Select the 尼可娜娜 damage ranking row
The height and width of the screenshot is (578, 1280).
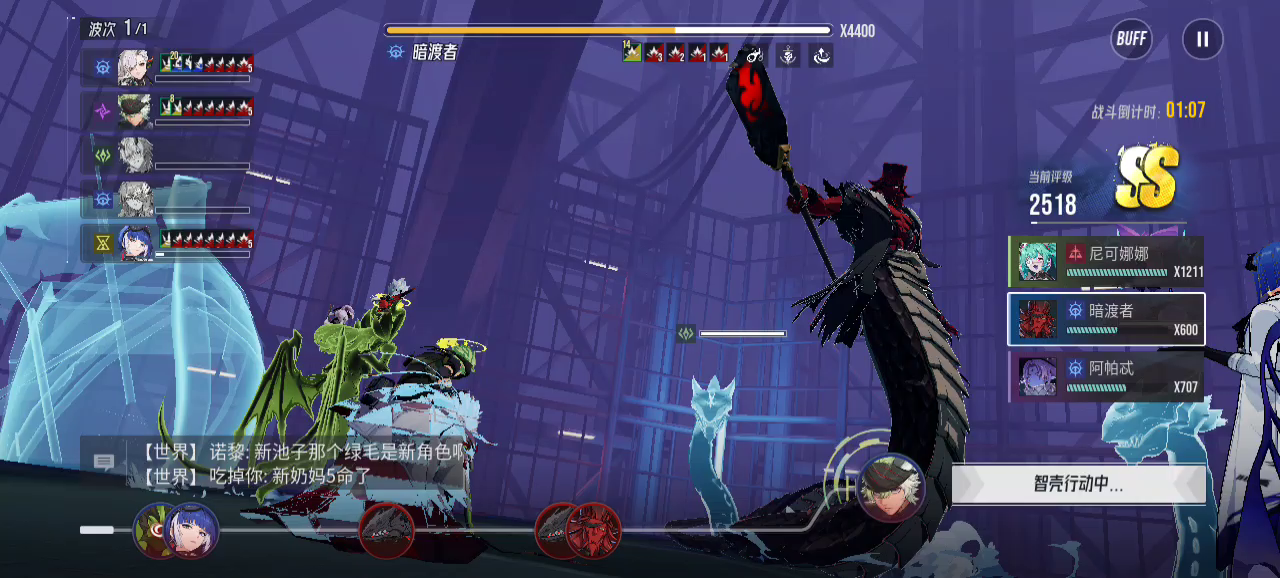1105,262
